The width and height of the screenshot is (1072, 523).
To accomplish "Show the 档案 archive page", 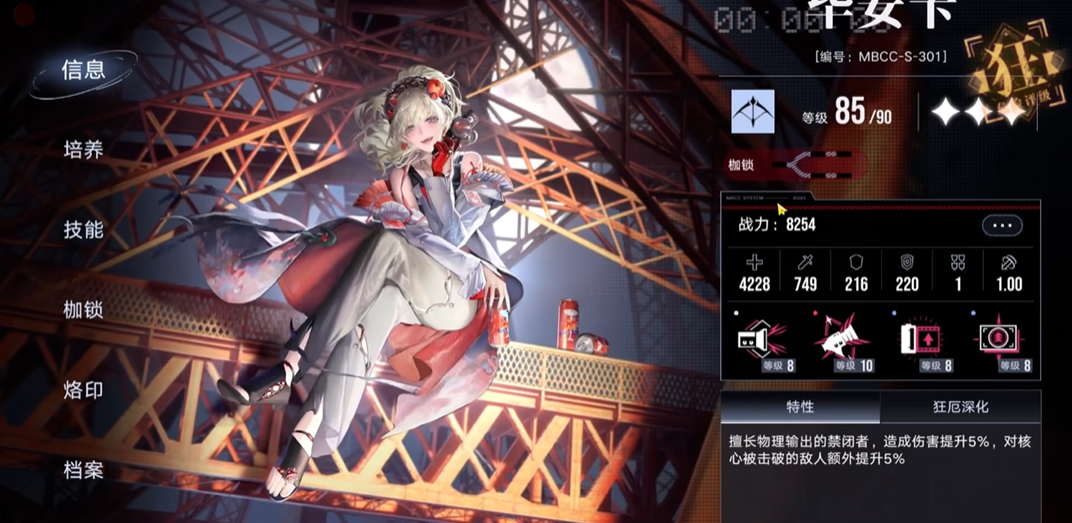I will [x=83, y=470].
